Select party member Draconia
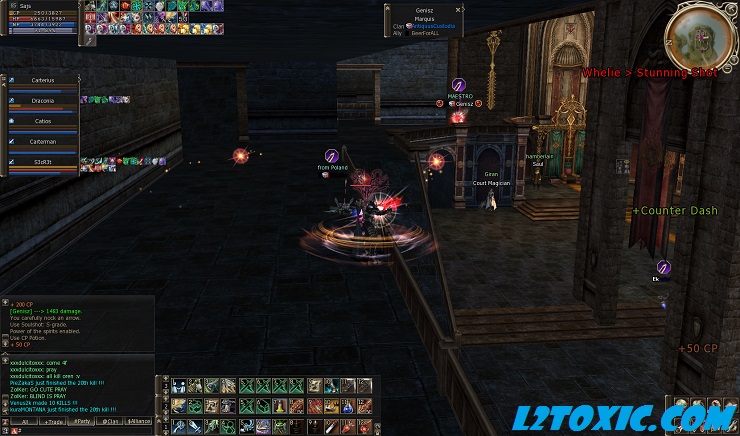 [44, 101]
